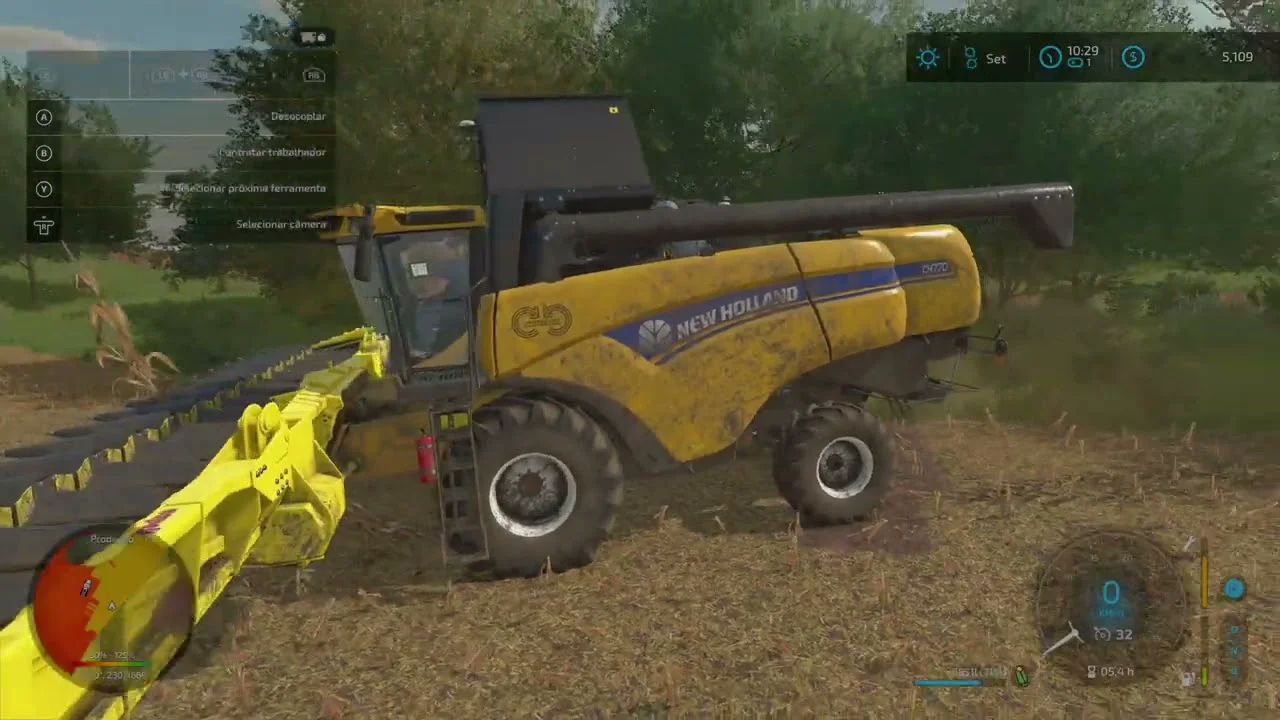Toggle the cruise control speed indicator
The image size is (1280, 720).
pyautogui.click(x=1113, y=634)
